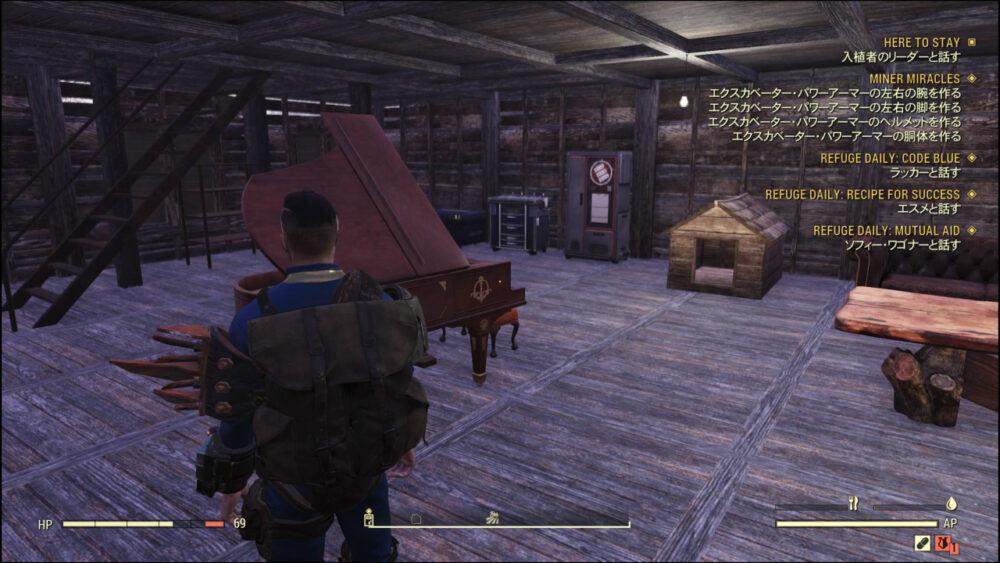The height and width of the screenshot is (563, 1000).
Task: Select the REFUGE DAILY: CODE BLUE quest
Action: click(889, 158)
